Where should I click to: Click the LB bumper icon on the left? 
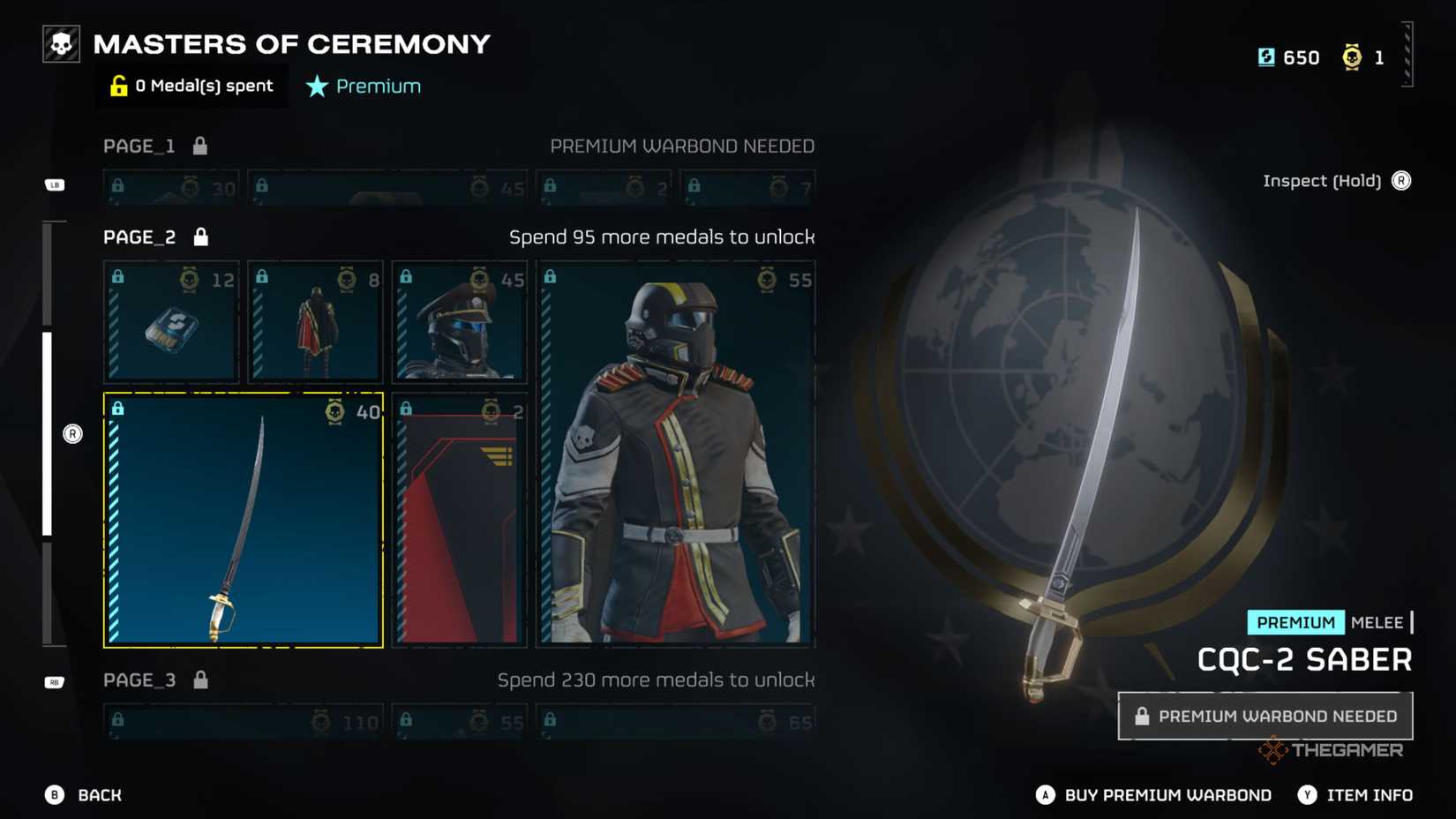click(x=55, y=185)
